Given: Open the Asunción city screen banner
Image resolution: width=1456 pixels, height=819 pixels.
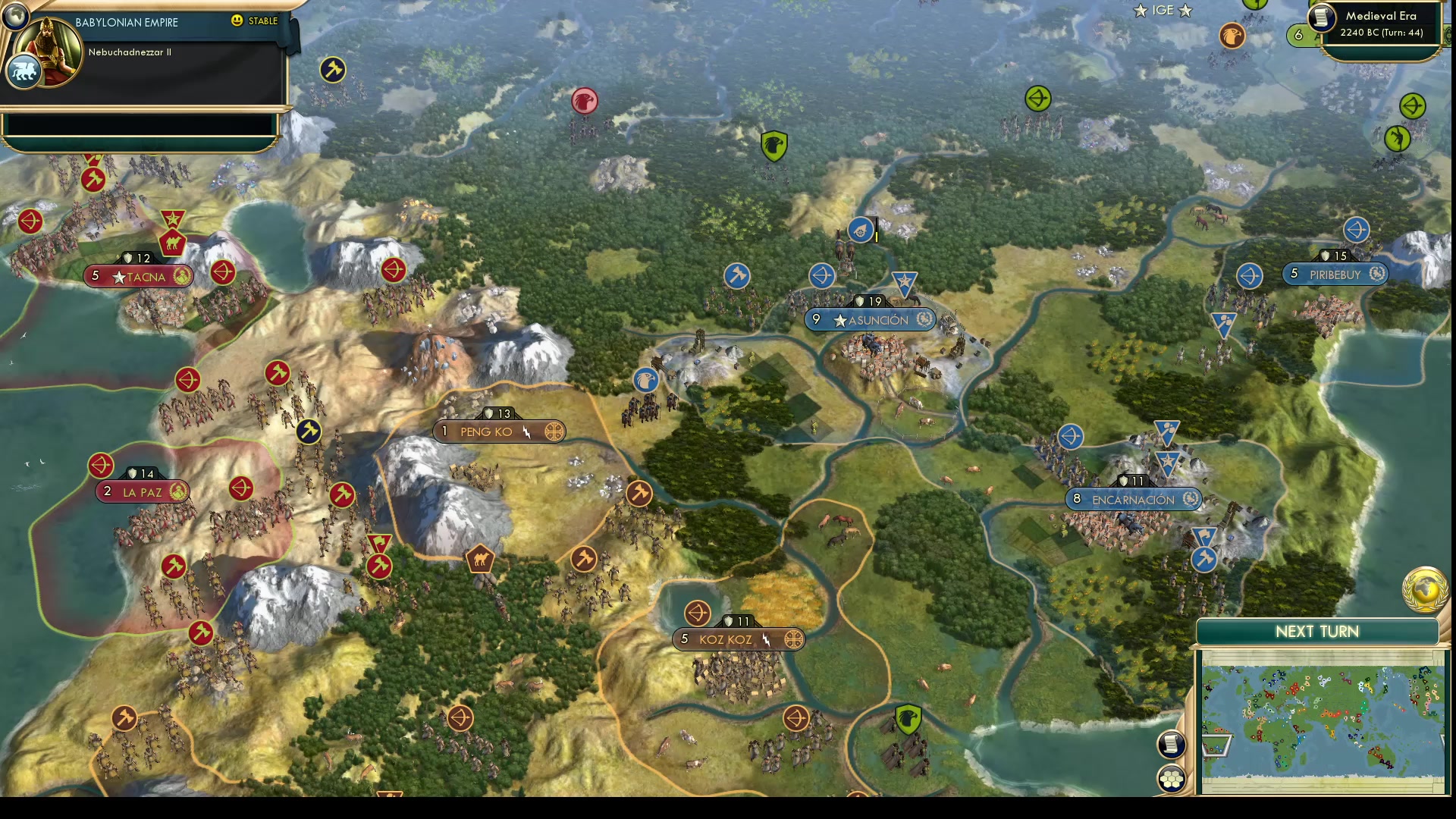Looking at the screenshot, I should tap(871, 320).
